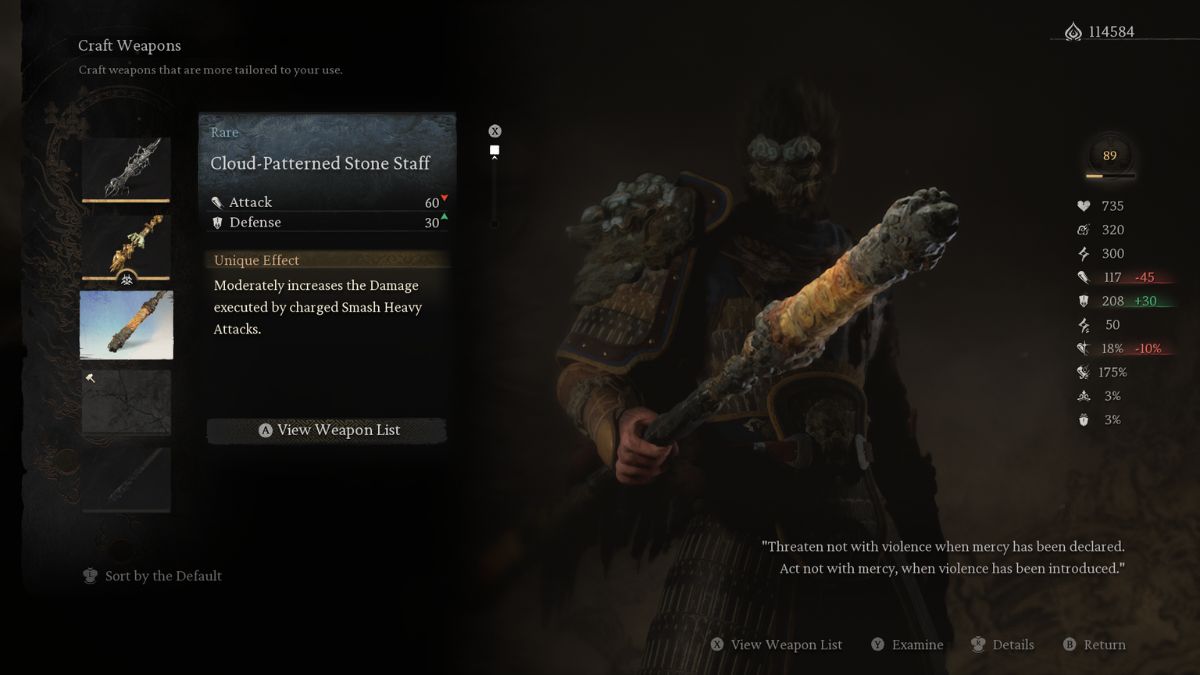
Task: Select the highlighted Cloud-Patterned Stone Staff thumbnail
Action: click(x=126, y=325)
